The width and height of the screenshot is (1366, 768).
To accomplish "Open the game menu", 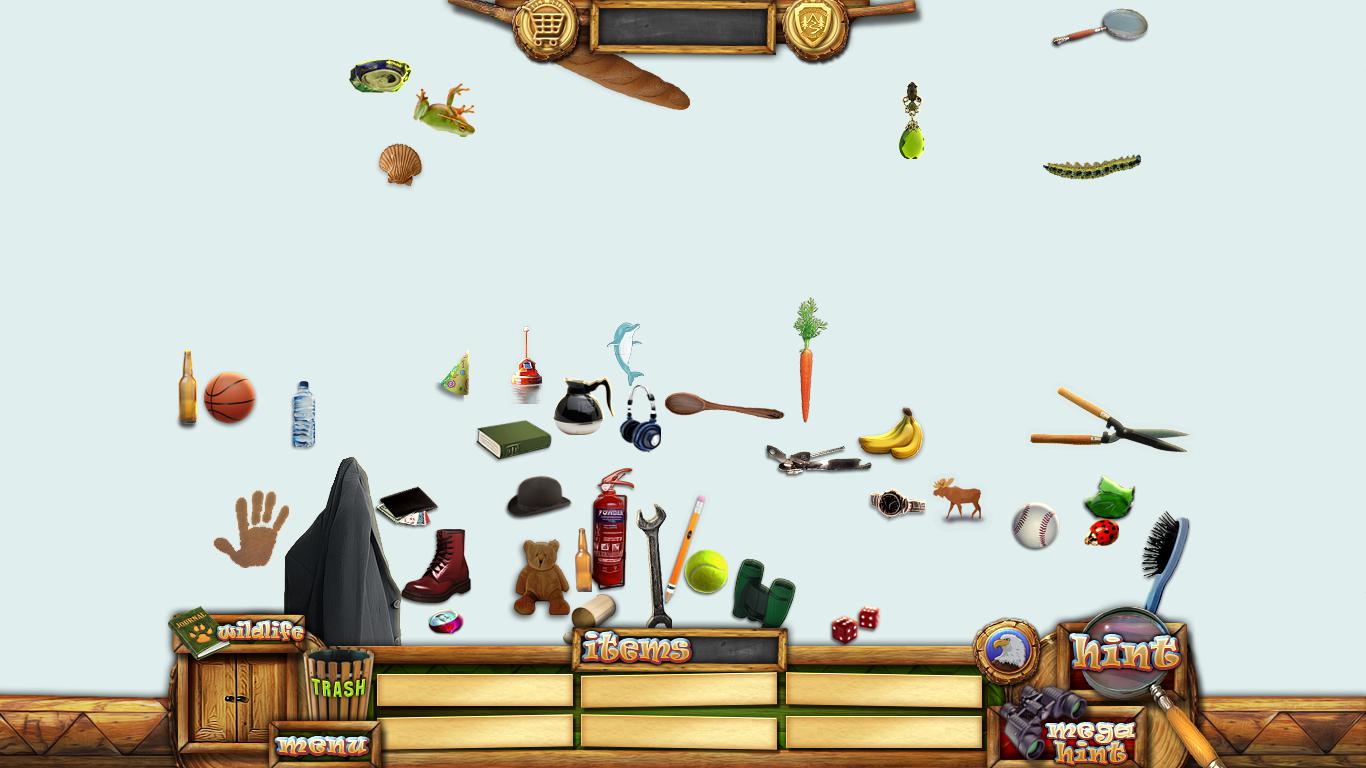I will pos(322,745).
